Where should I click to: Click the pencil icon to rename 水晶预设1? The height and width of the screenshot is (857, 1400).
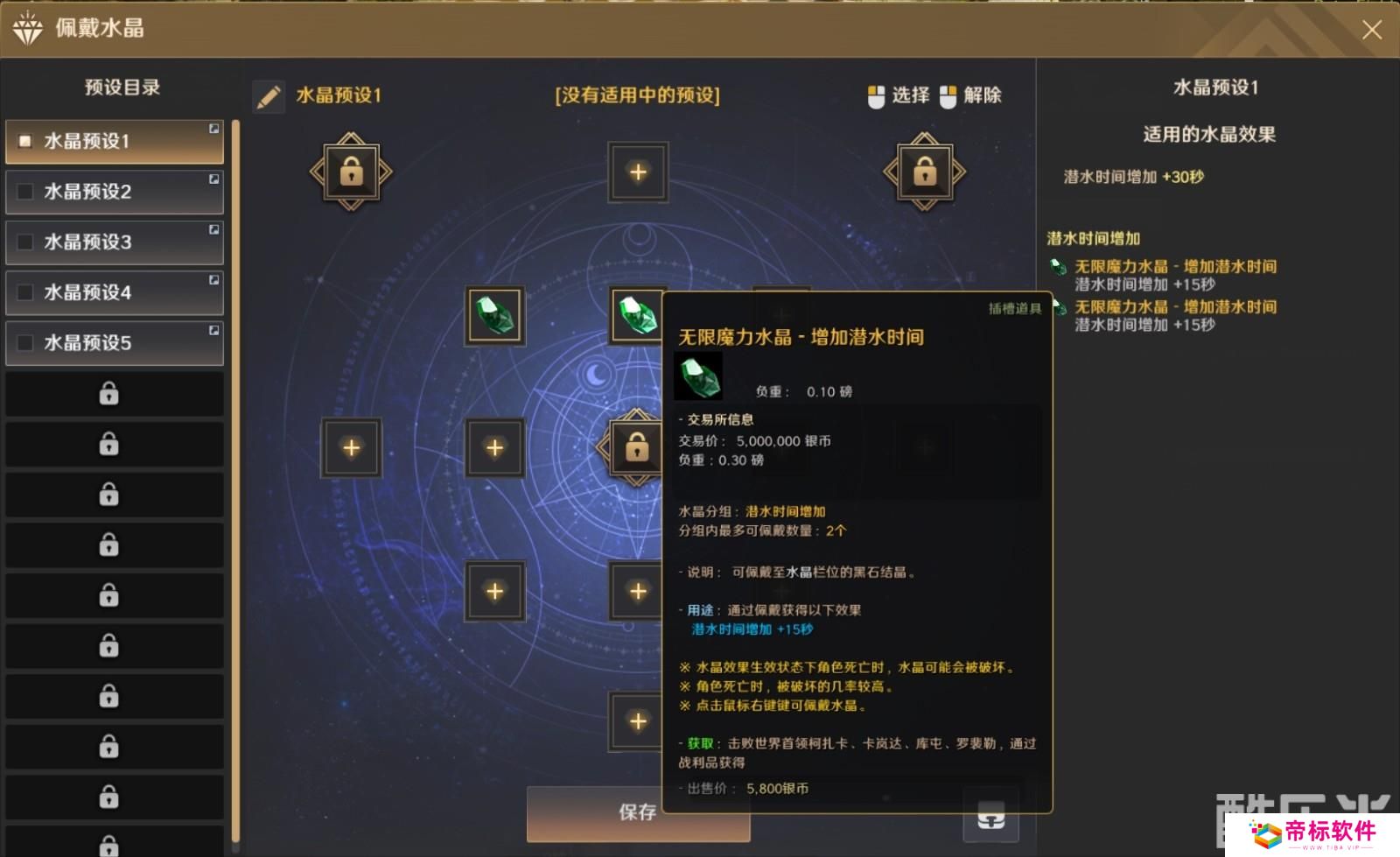pyautogui.click(x=269, y=96)
